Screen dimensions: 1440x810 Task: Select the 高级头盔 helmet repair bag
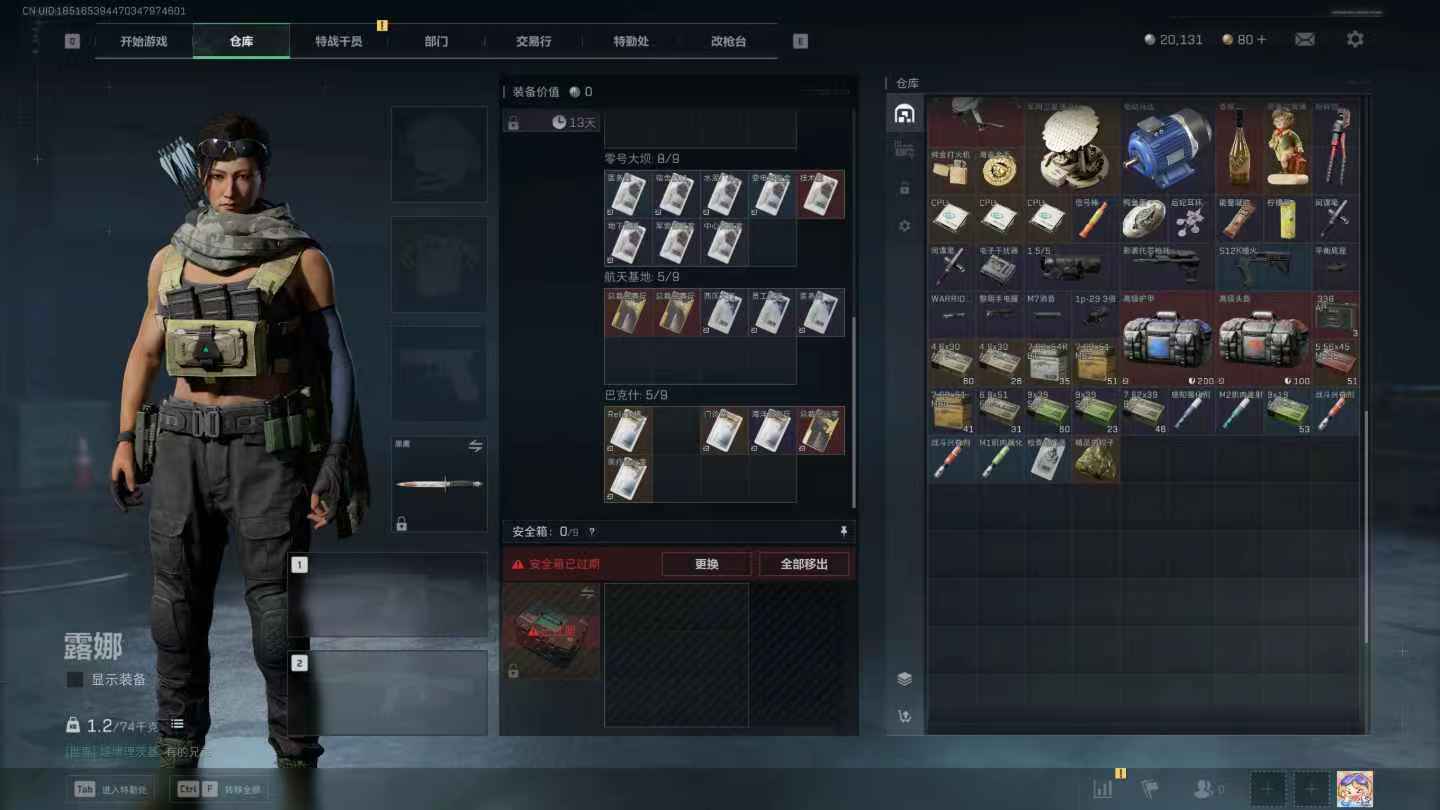click(1262, 340)
